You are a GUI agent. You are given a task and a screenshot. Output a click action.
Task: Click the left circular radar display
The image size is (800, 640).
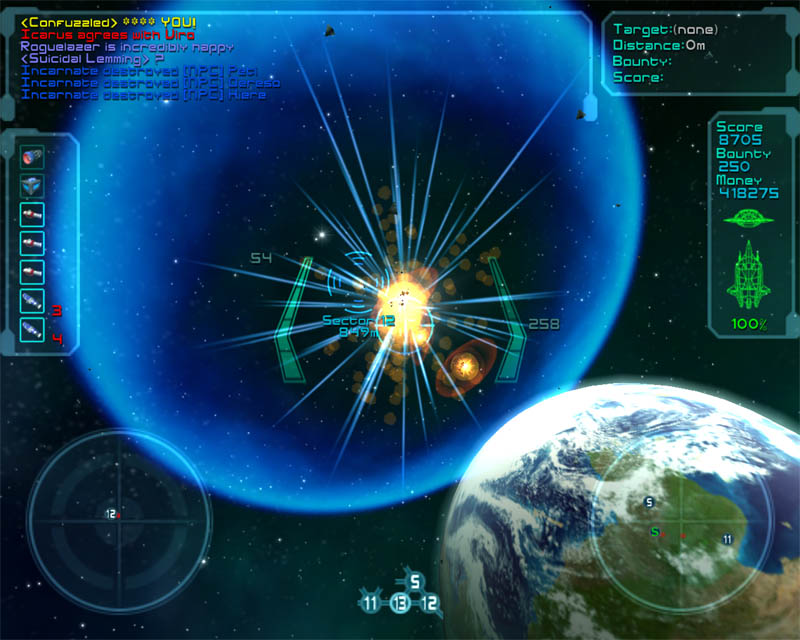coord(118,516)
